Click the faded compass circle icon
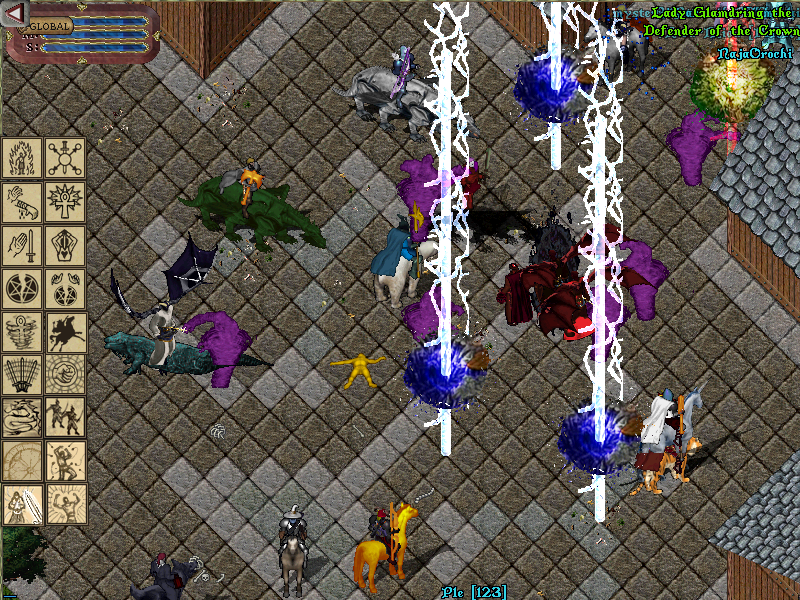This screenshot has height=600, width=800. coord(22,461)
